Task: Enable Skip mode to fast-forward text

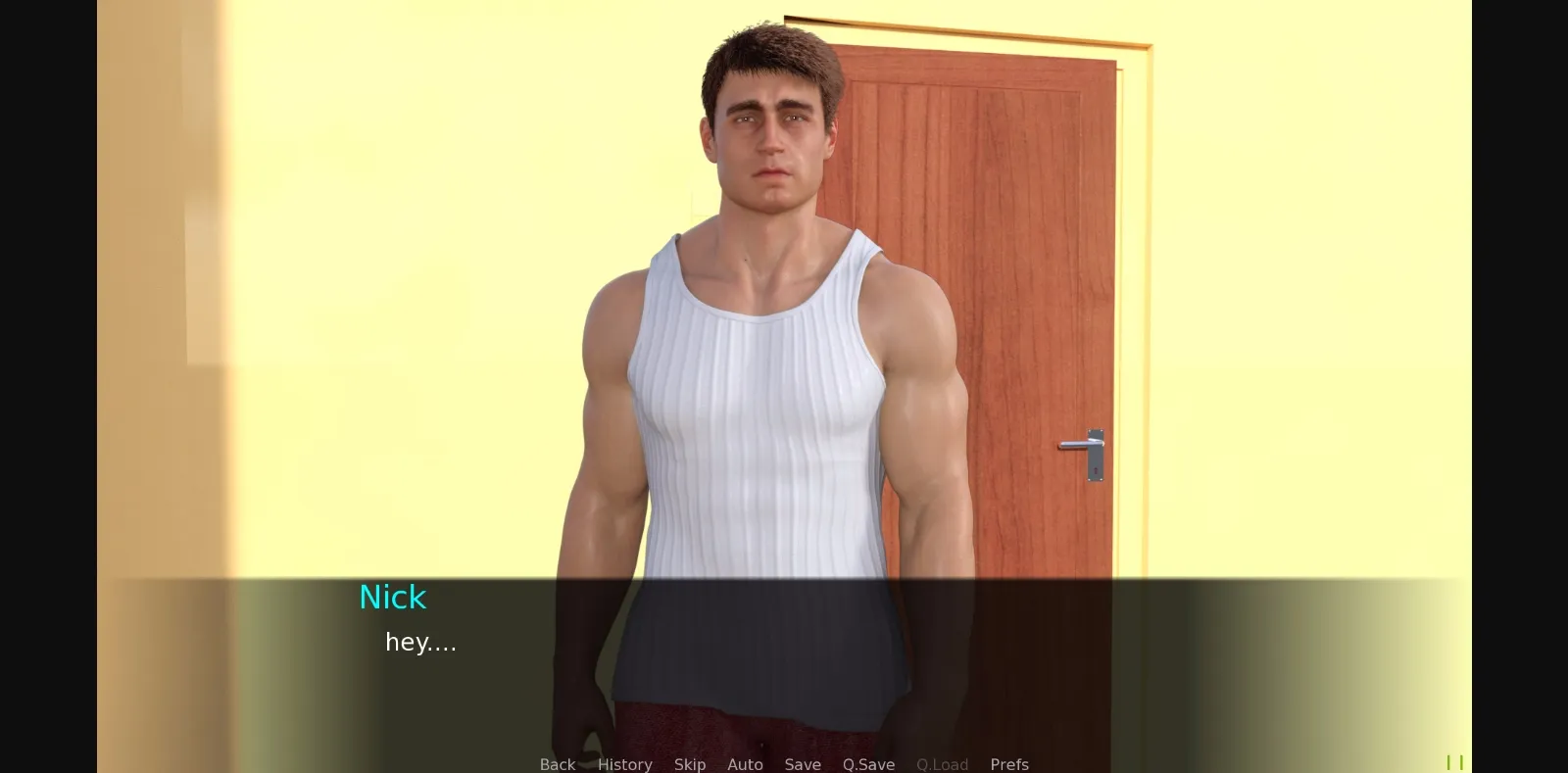Action: pyautogui.click(x=690, y=764)
